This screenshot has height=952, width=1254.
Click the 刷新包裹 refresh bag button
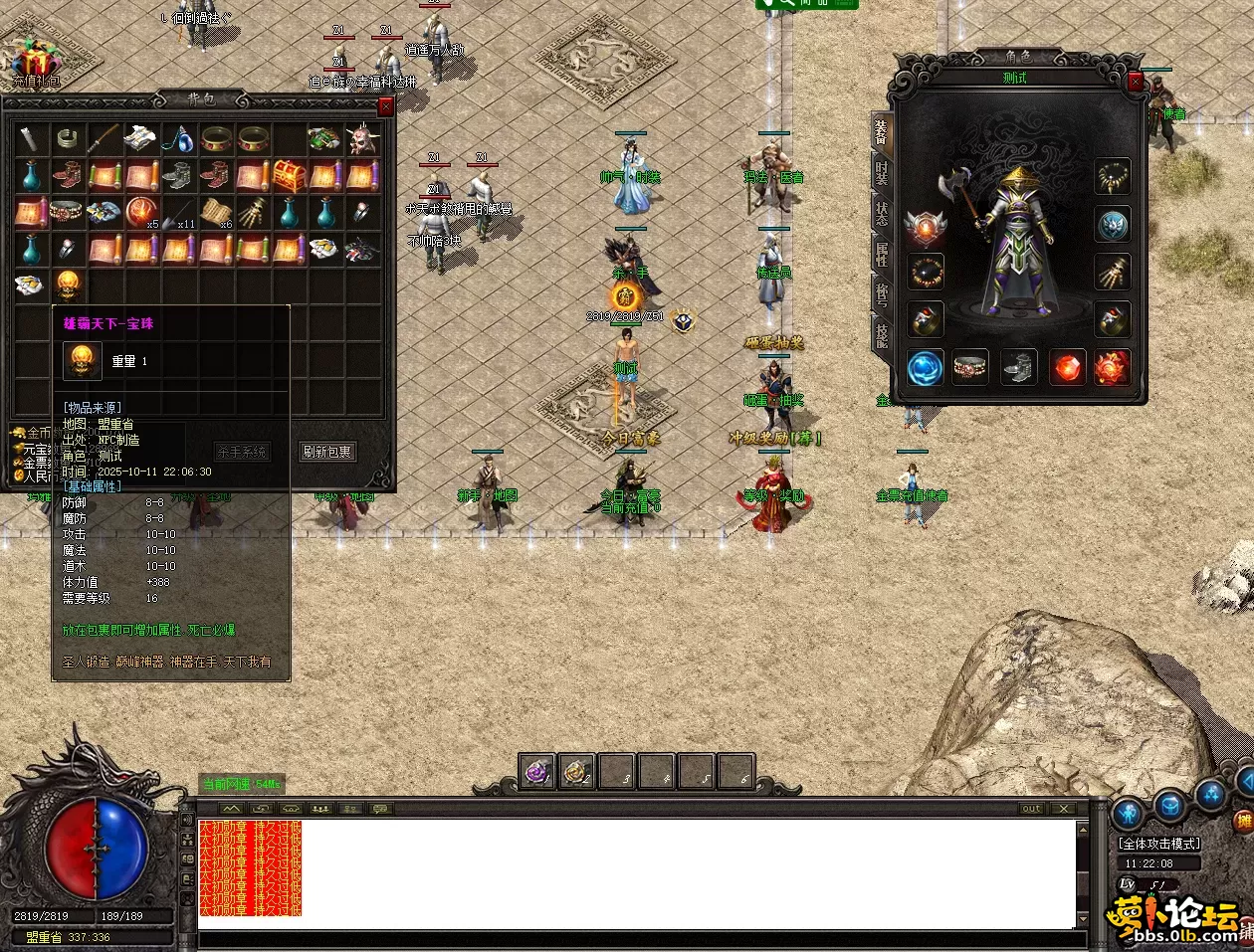coord(326,452)
